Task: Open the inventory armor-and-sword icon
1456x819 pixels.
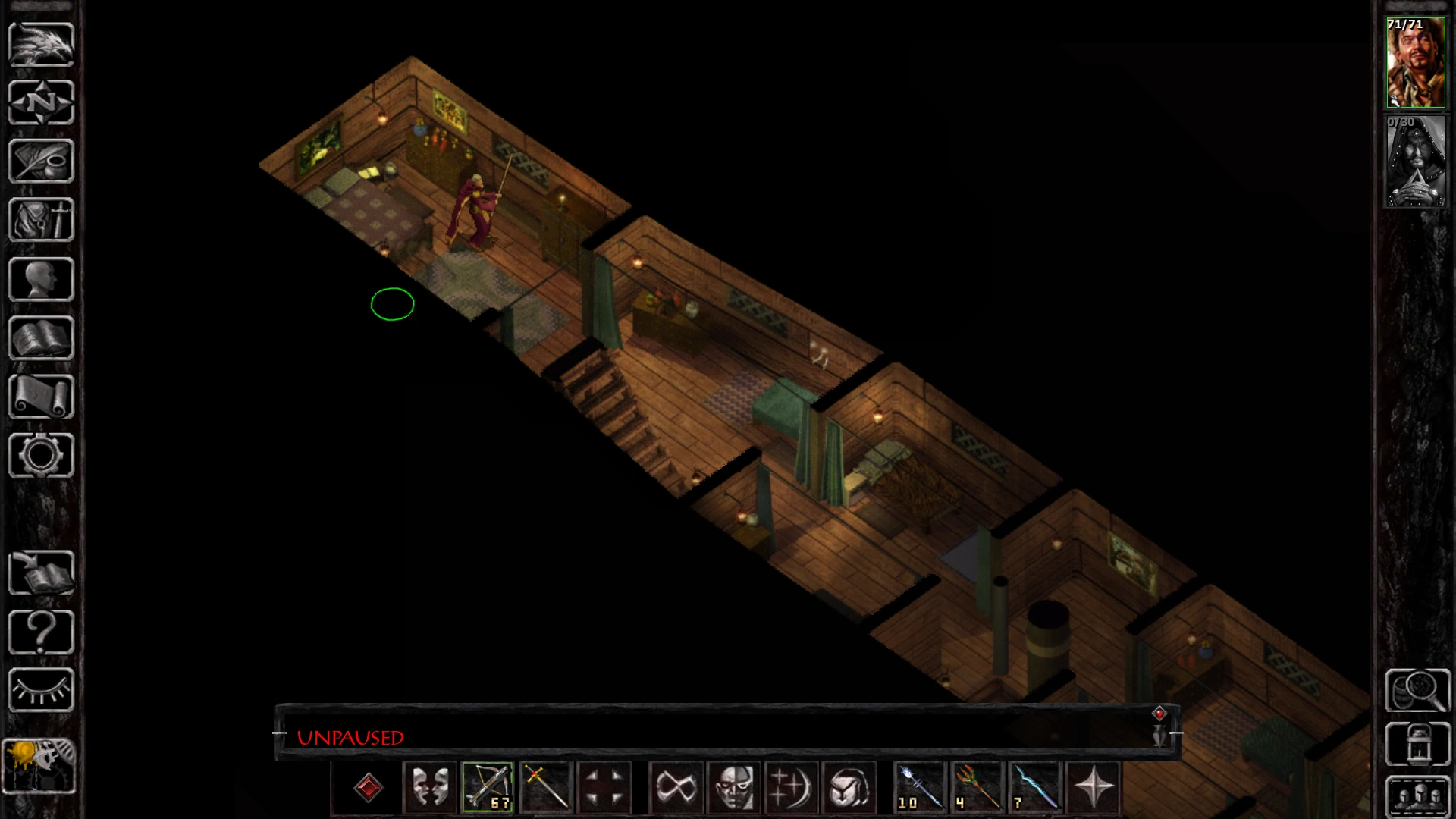Action: [x=42, y=220]
